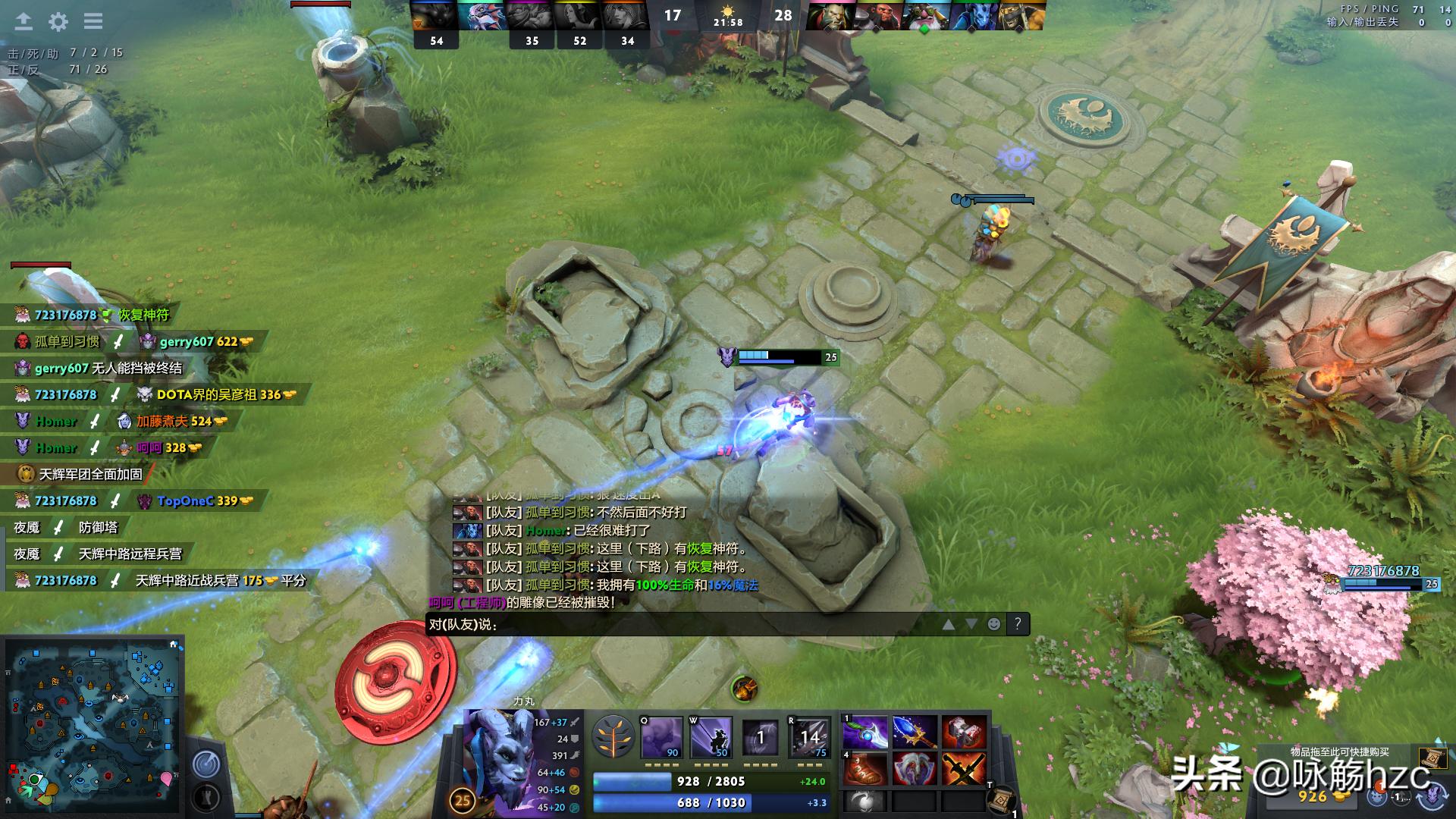Open the settings gear menu
Image resolution: width=1456 pixels, height=819 pixels.
click(58, 21)
